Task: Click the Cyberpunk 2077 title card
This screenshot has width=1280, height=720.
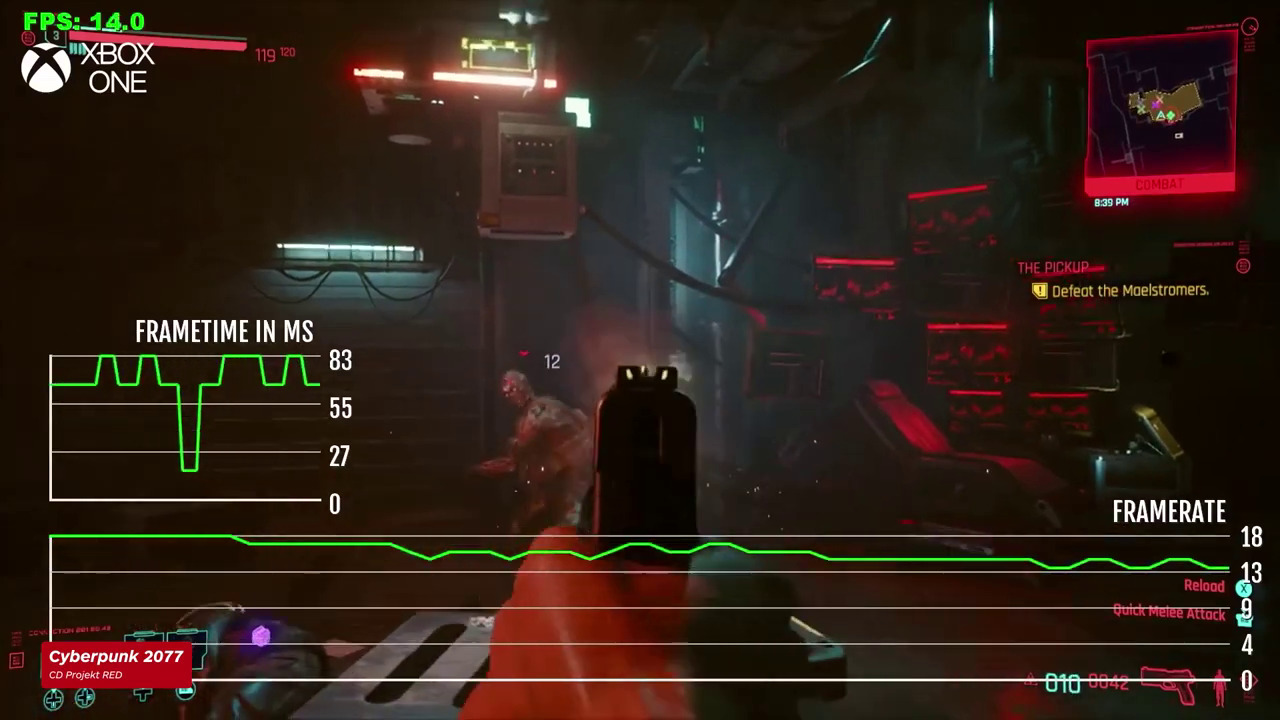Action: pos(116,662)
